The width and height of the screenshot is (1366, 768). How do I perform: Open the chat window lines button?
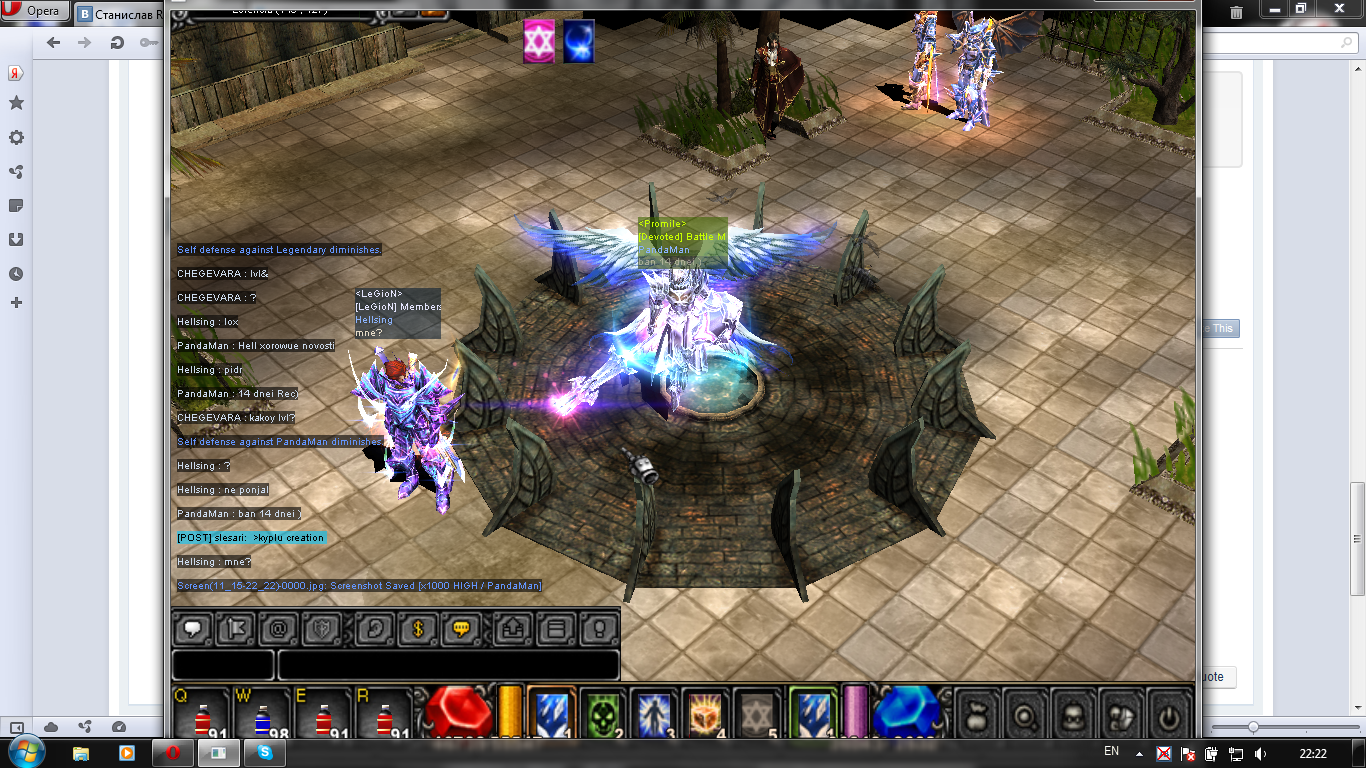click(557, 629)
